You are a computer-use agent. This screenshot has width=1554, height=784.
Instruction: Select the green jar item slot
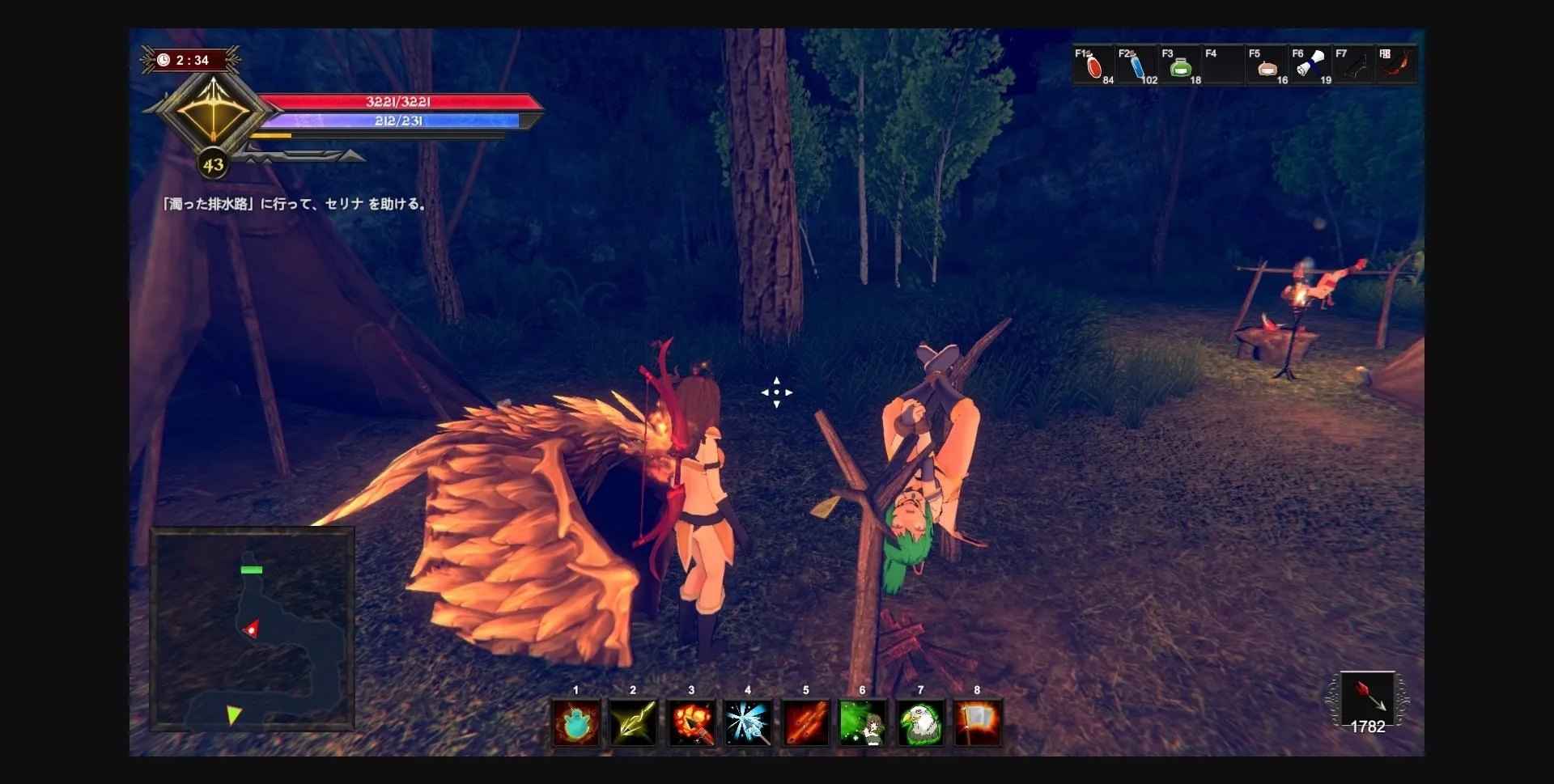pos(1181,66)
